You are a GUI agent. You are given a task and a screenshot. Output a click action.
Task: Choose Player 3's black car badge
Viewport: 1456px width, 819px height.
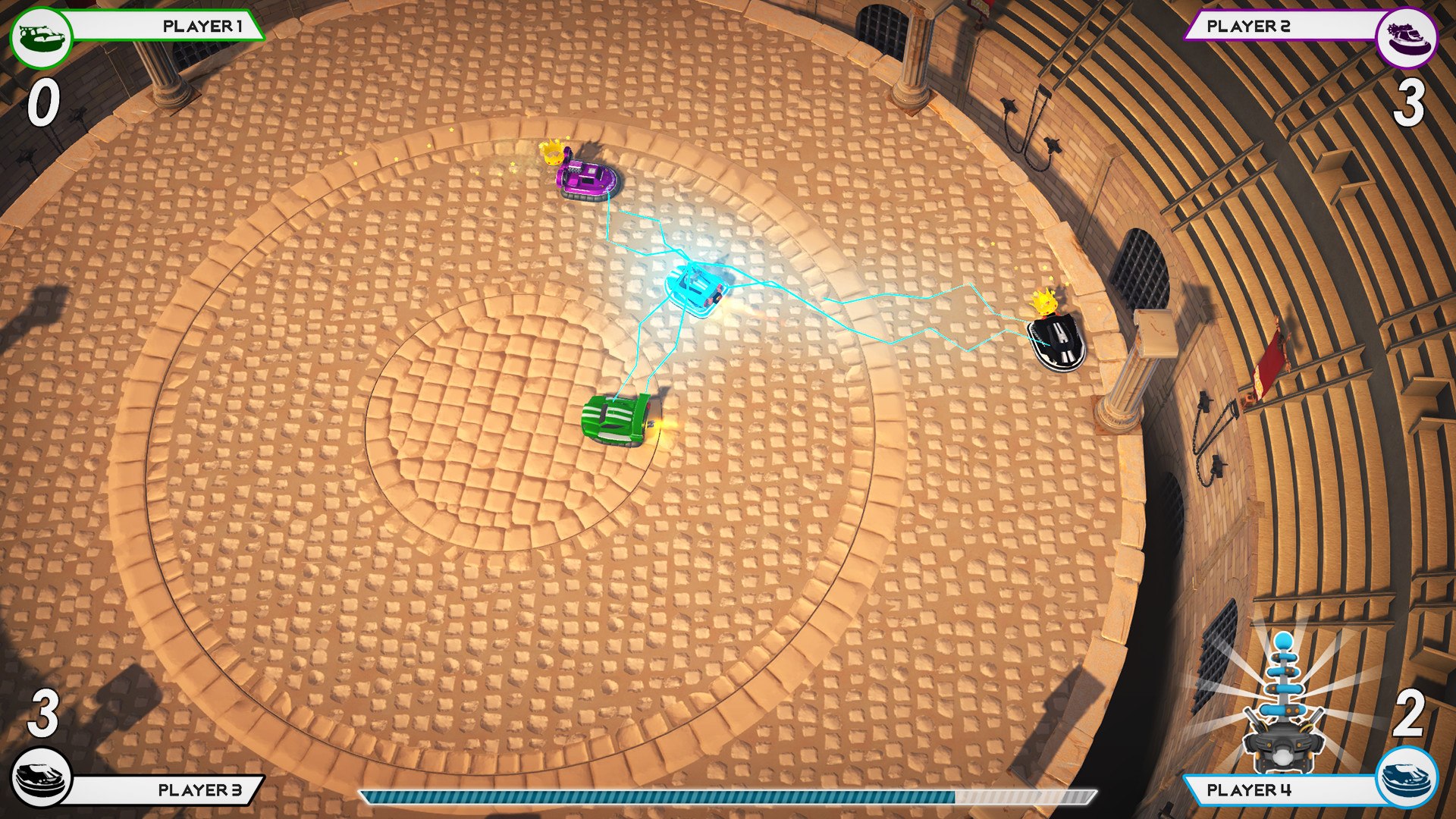tap(41, 777)
